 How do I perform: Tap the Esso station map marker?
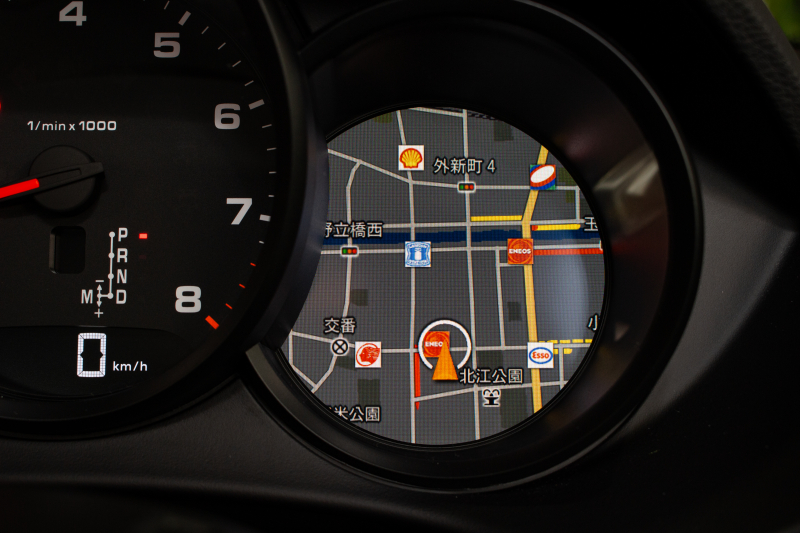click(540, 355)
